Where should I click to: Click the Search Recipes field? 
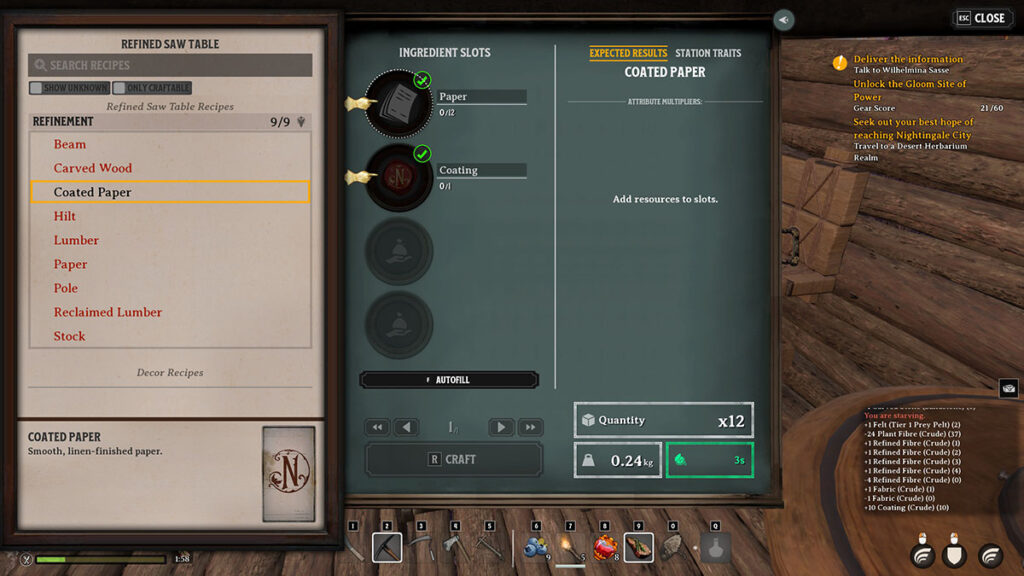pyautogui.click(x=170, y=65)
